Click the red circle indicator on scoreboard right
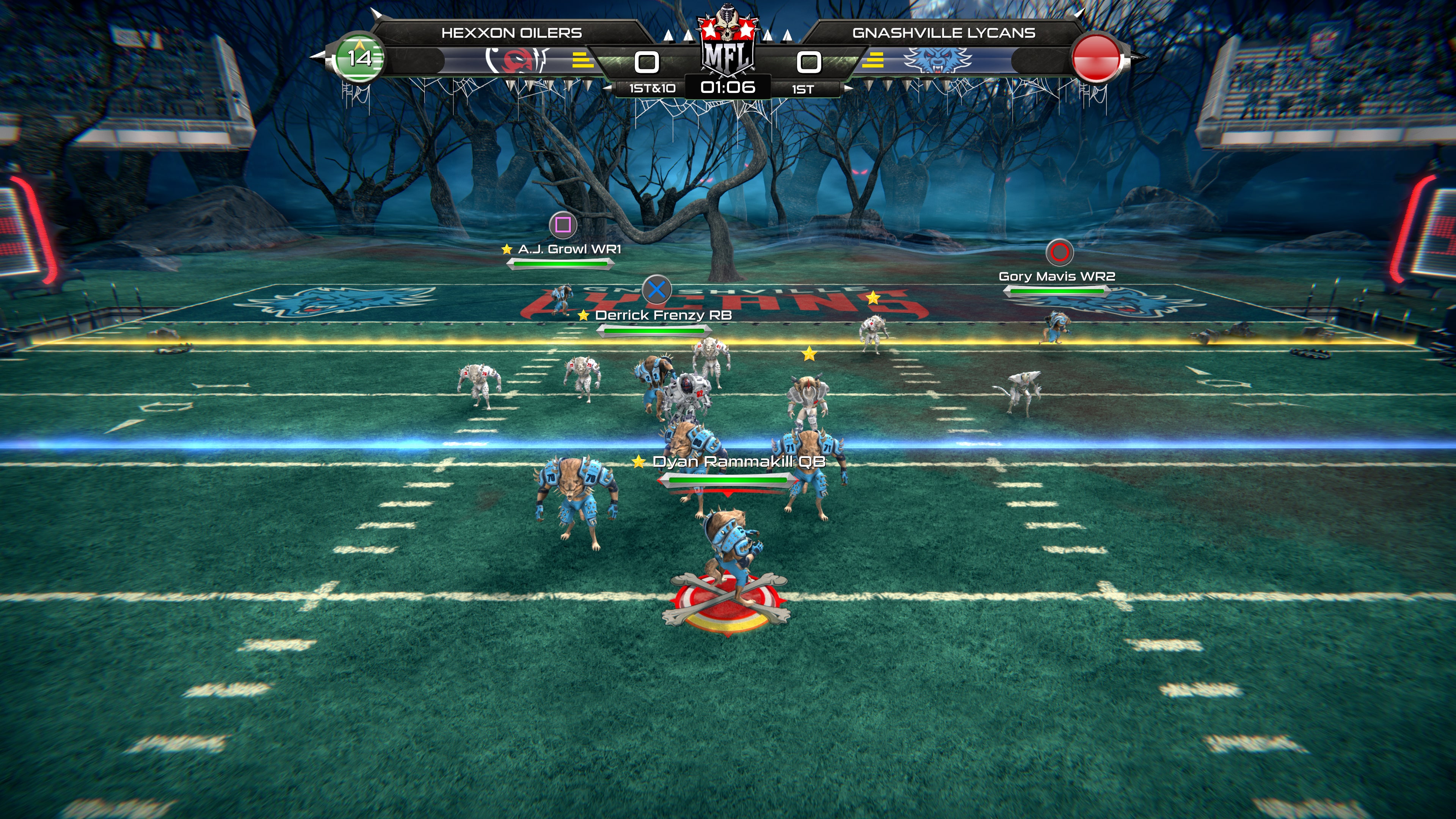 [1096, 58]
